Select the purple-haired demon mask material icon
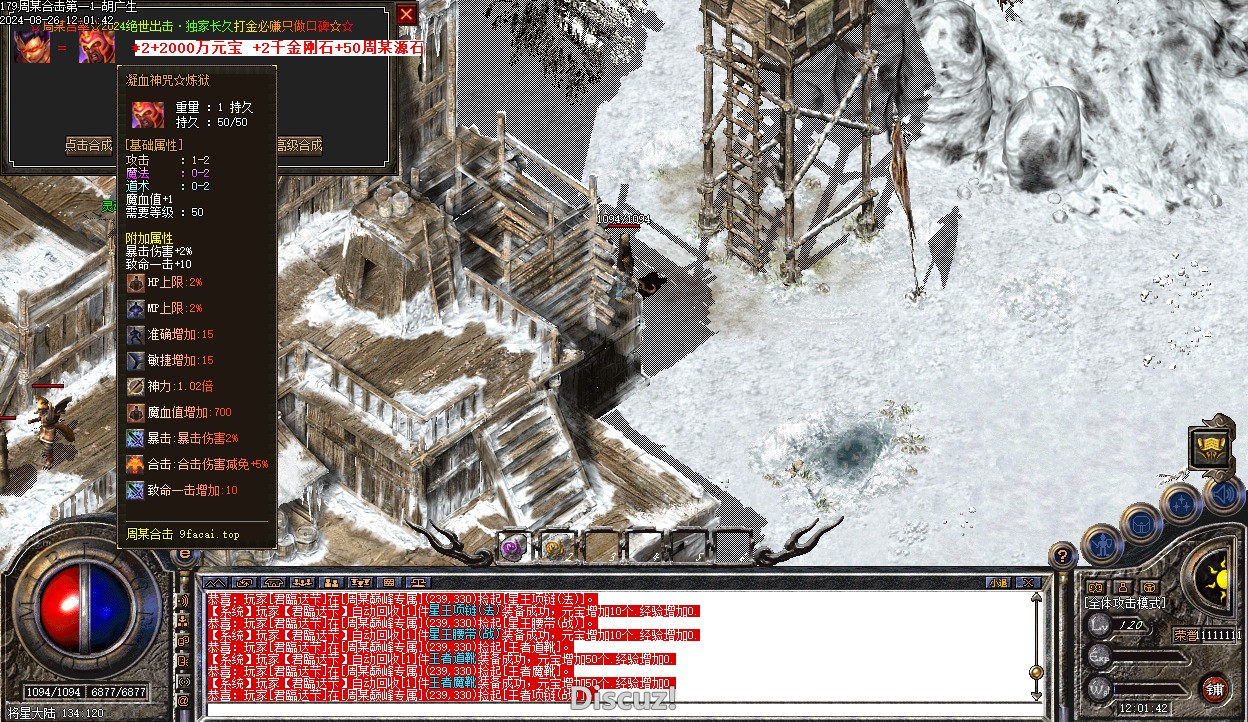Viewport: 1248px width, 722px height. pyautogui.click(x=33, y=47)
